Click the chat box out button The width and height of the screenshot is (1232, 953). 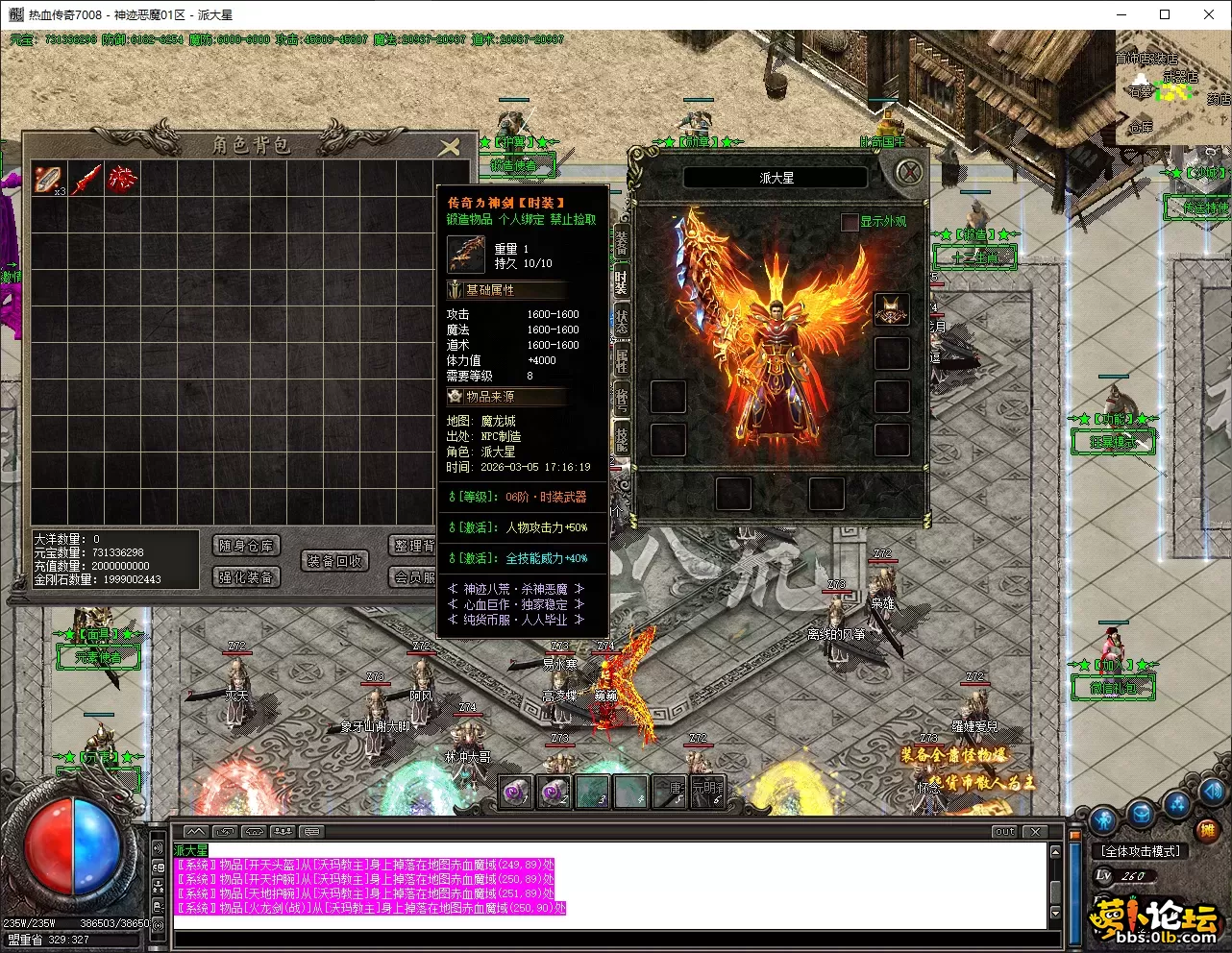(x=1004, y=832)
